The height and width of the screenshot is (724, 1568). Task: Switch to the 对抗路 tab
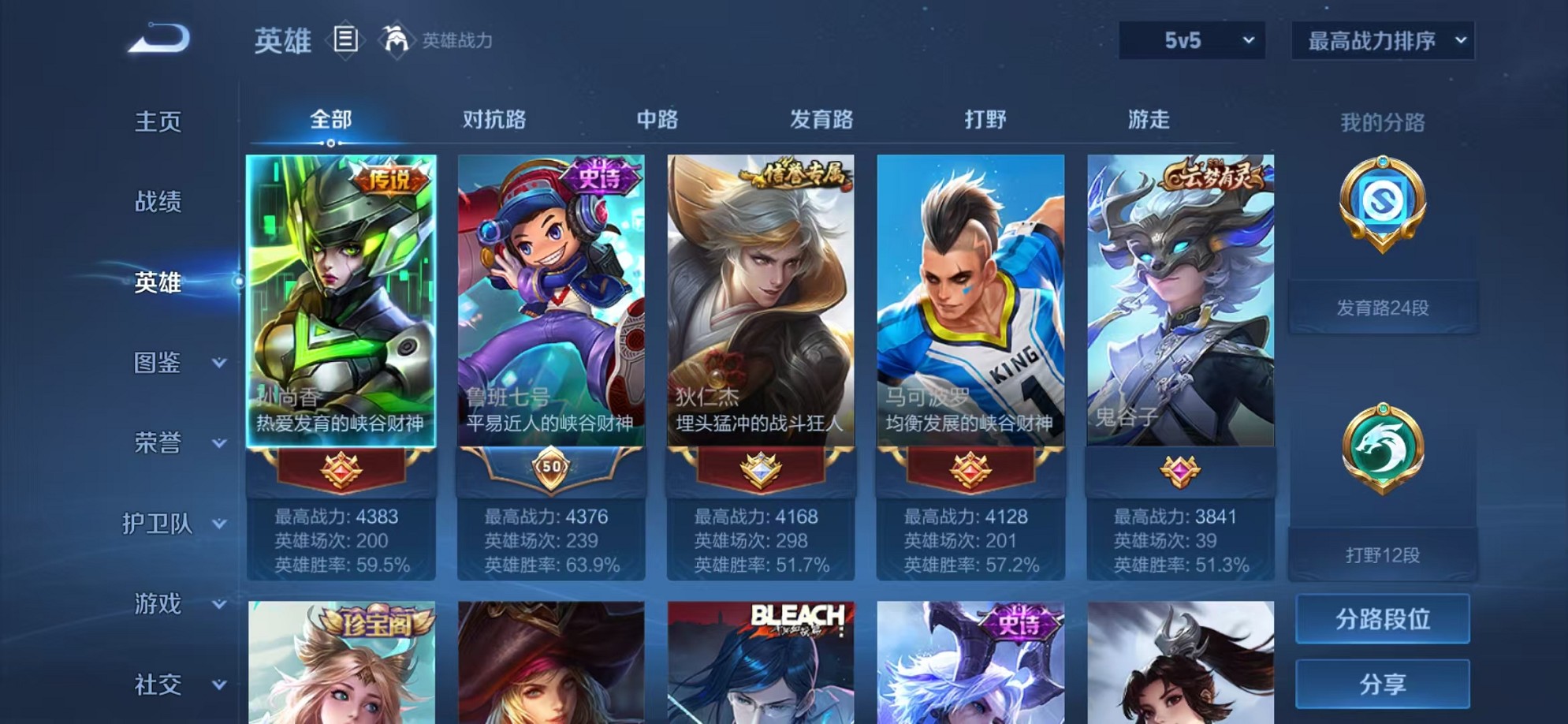point(492,118)
